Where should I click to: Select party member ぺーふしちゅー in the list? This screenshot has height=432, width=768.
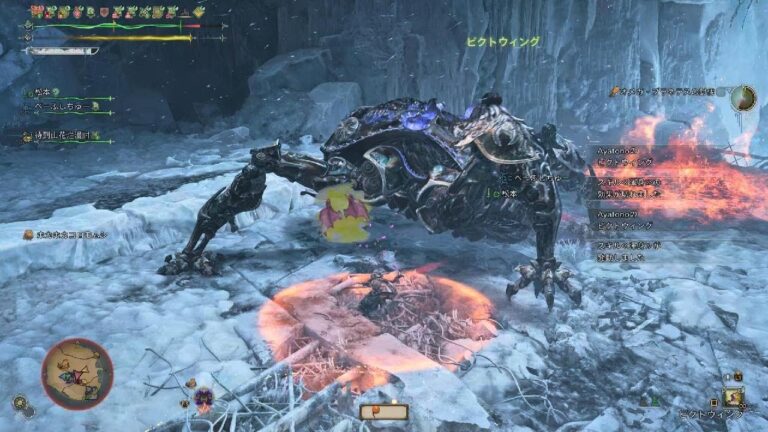point(60,105)
